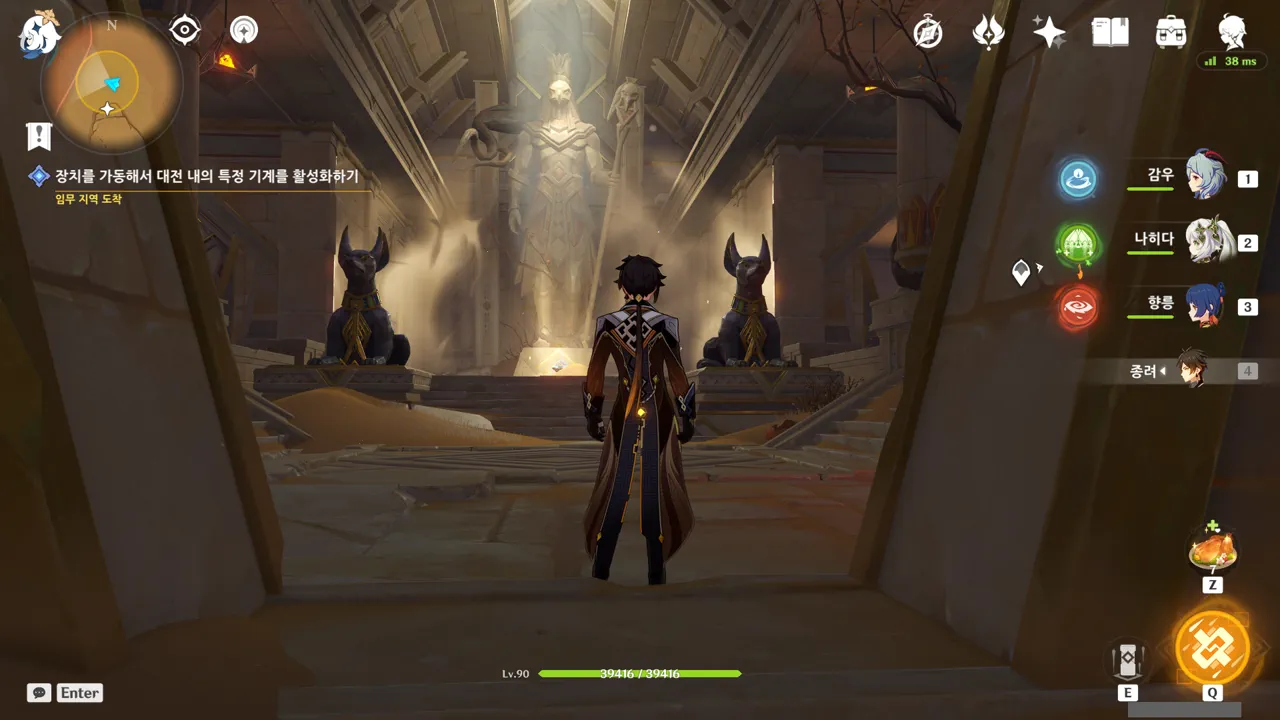This screenshot has width=1280, height=720.
Task: Switch to party member 감우
Action: coord(1206,177)
